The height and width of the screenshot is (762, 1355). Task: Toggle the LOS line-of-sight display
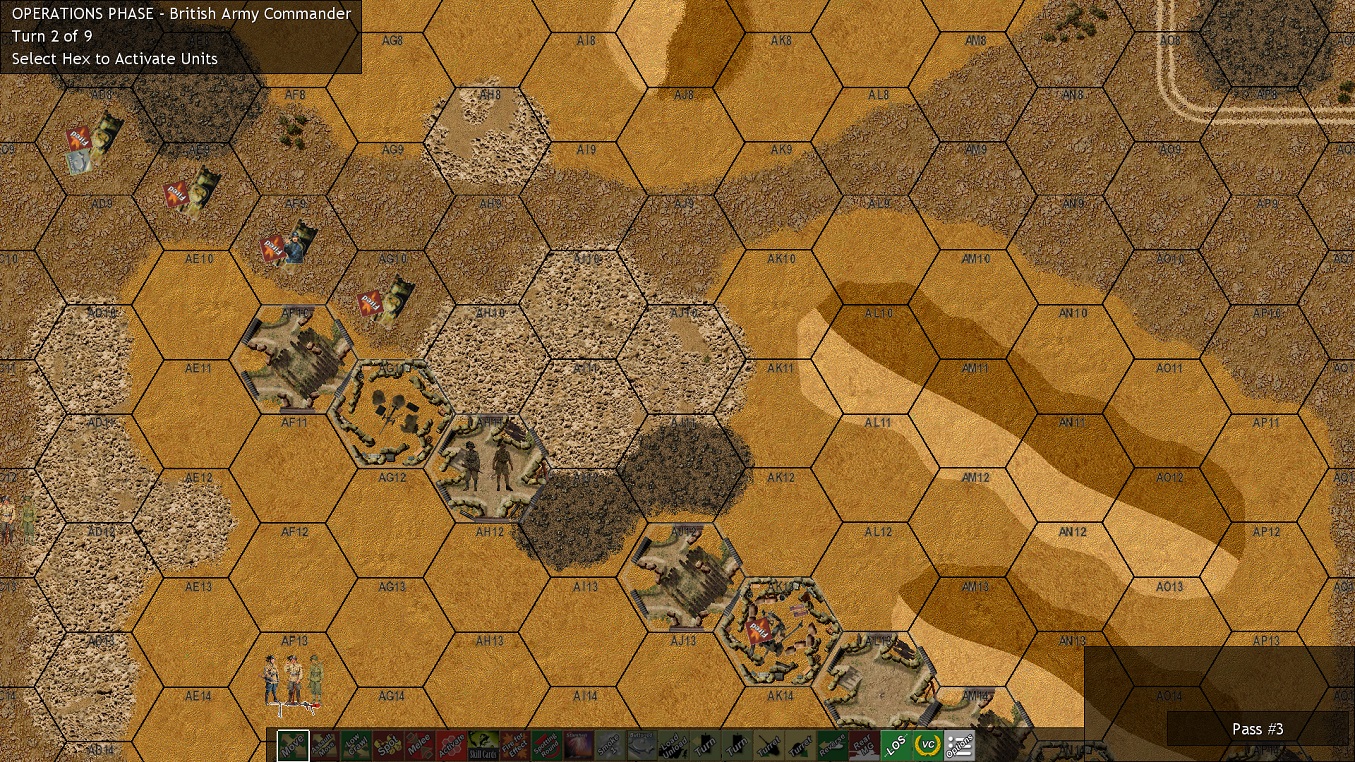(x=895, y=746)
